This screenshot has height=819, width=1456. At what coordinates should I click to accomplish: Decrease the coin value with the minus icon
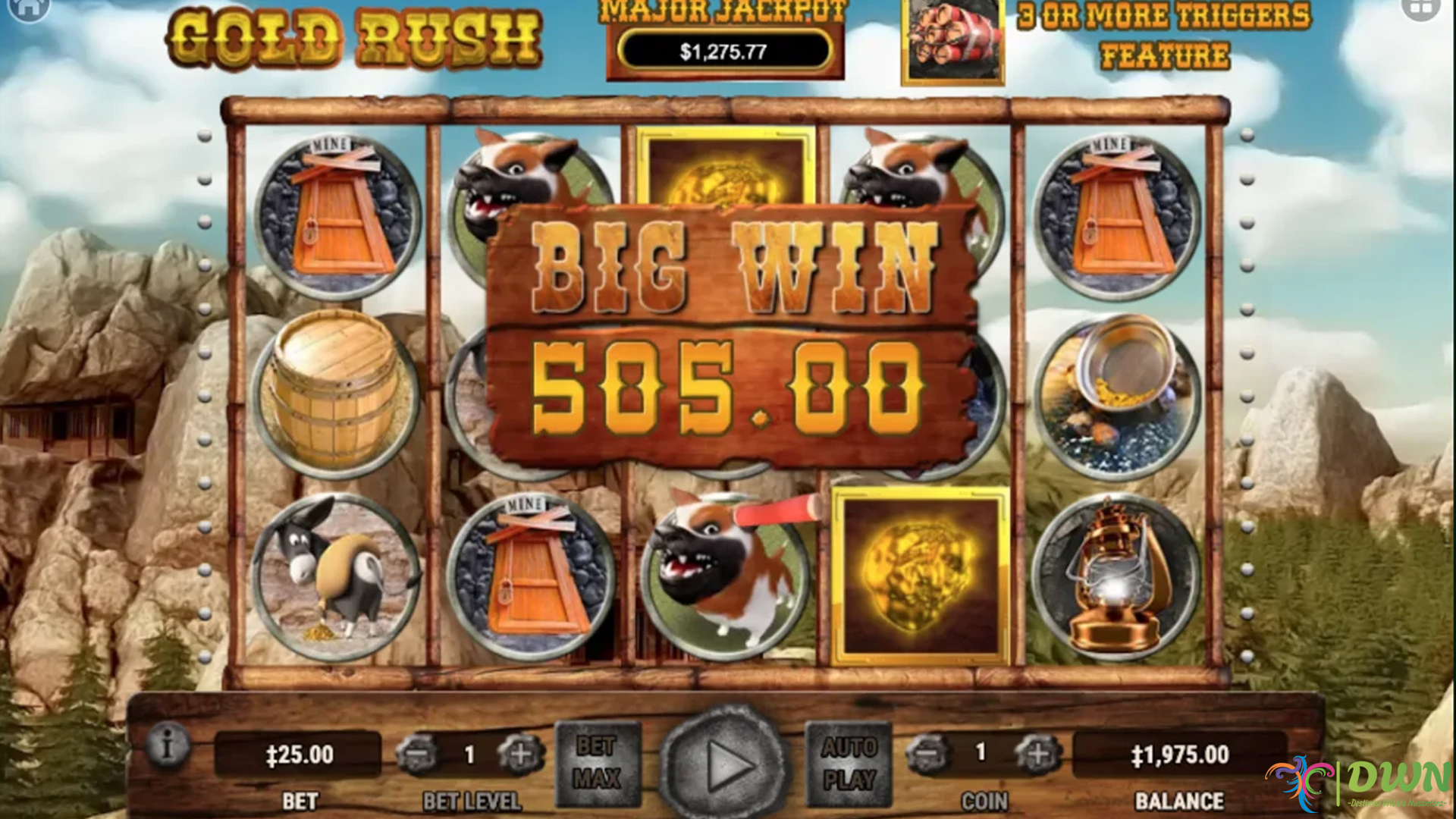click(927, 755)
